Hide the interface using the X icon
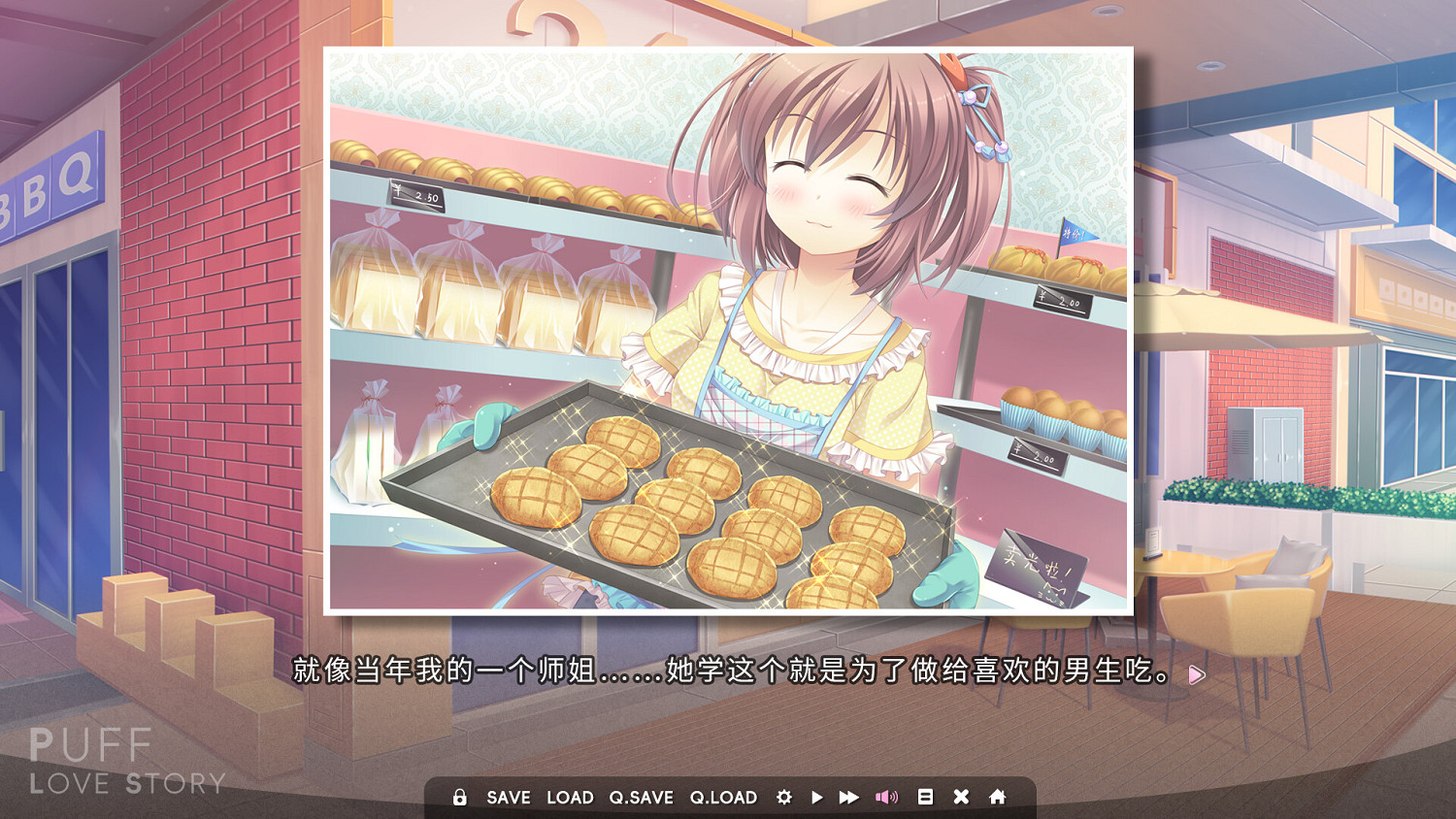Viewport: 1456px width, 819px height. (x=961, y=797)
